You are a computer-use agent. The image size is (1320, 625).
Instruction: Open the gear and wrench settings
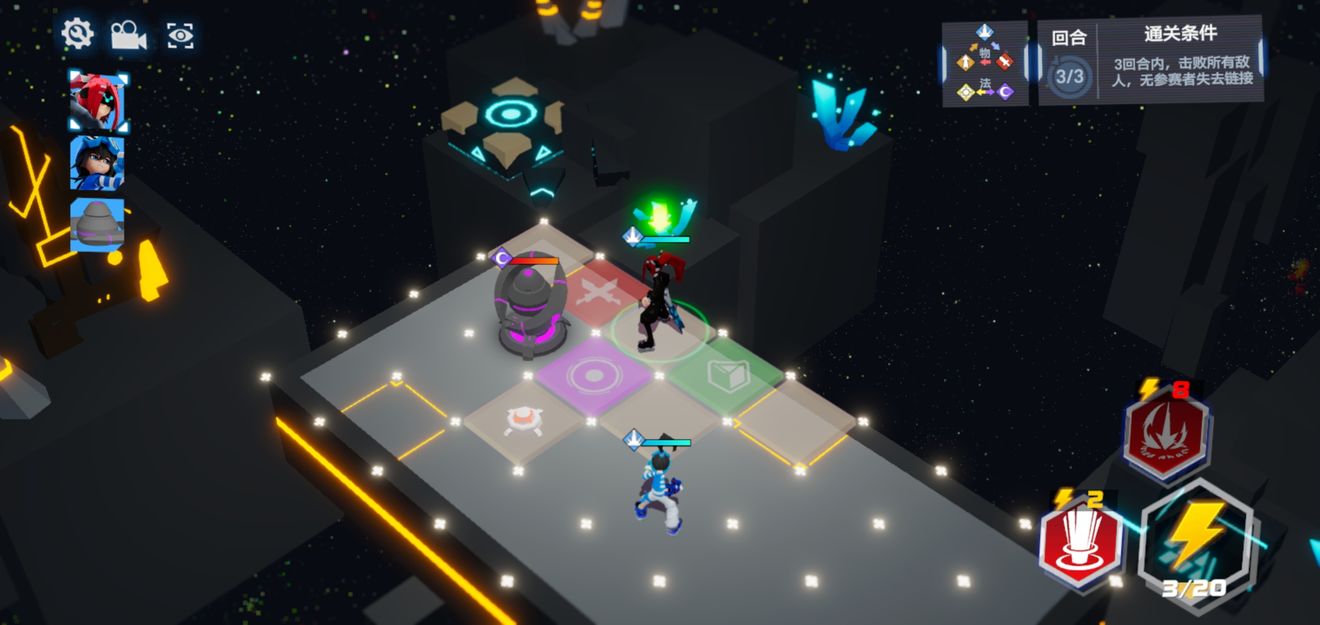(x=77, y=35)
